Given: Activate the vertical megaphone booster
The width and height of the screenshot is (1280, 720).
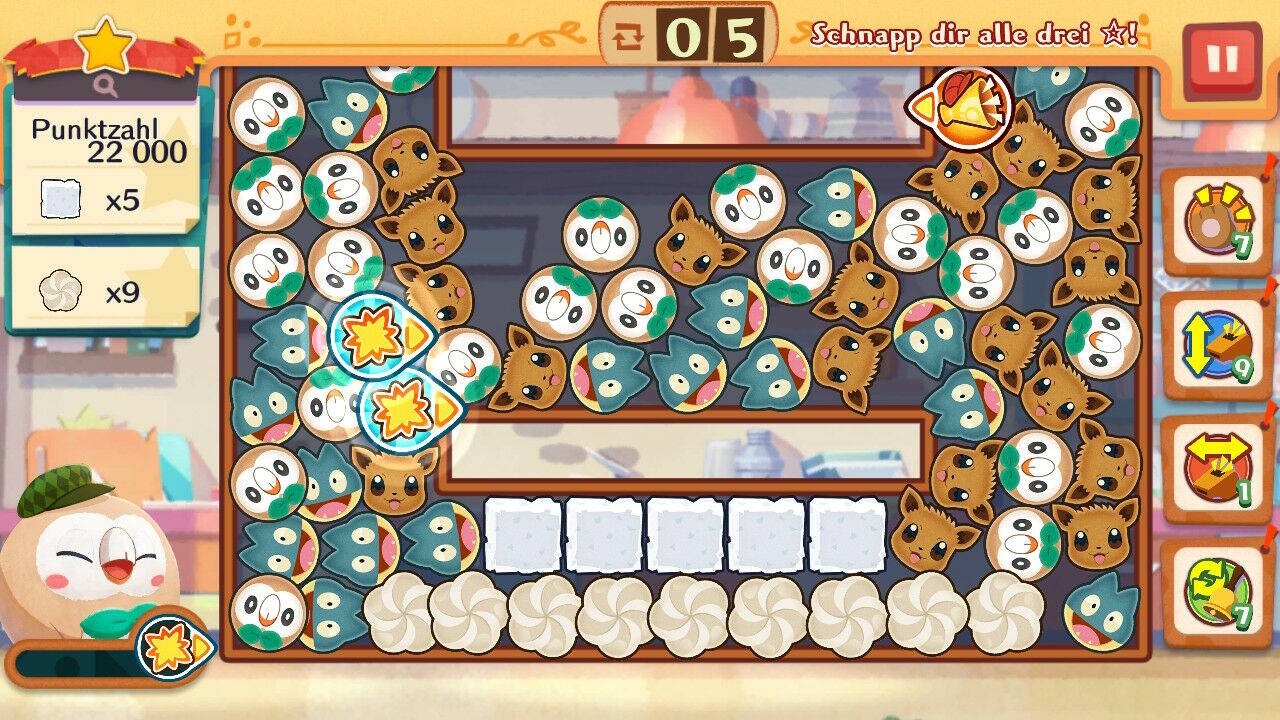Looking at the screenshot, I should click(x=1217, y=345).
